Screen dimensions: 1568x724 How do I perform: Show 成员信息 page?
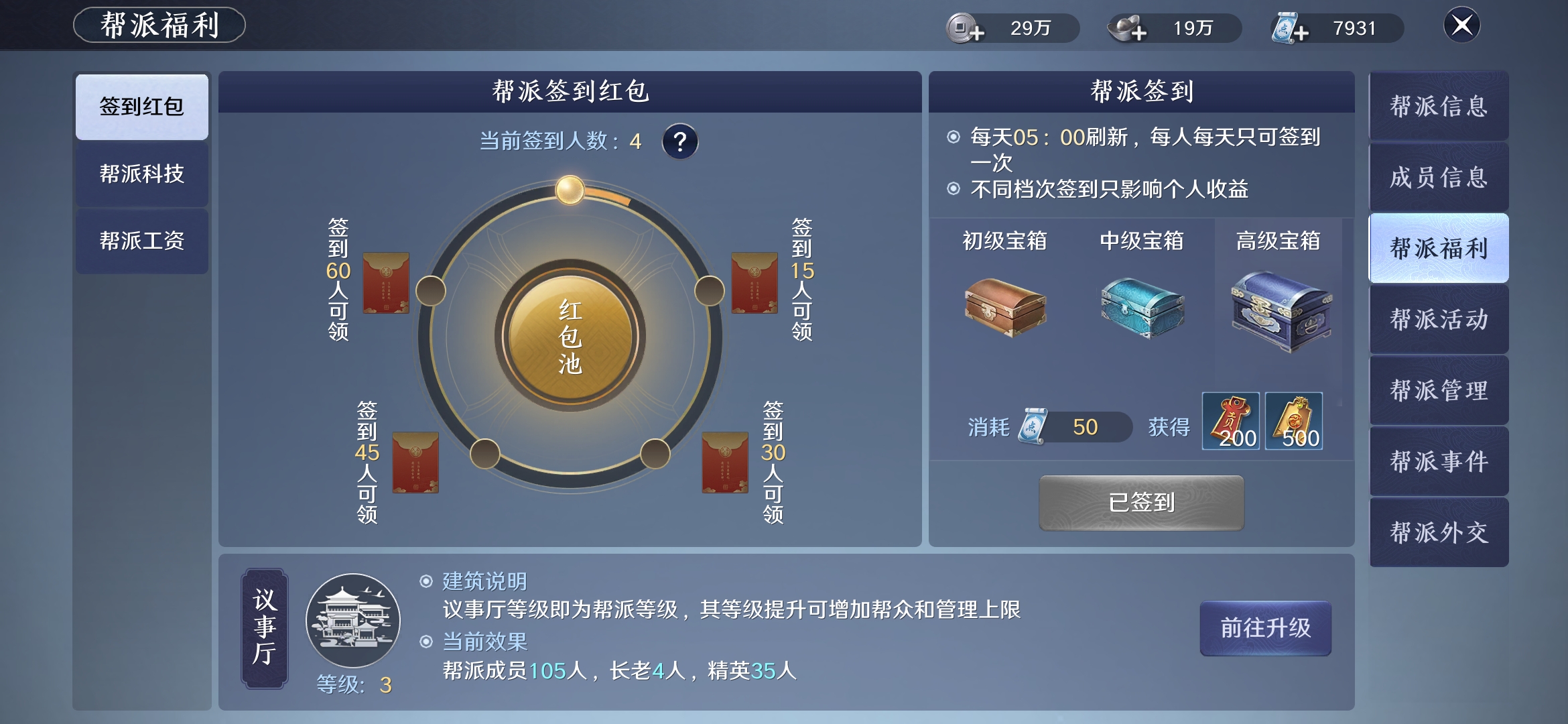pyautogui.click(x=1439, y=178)
